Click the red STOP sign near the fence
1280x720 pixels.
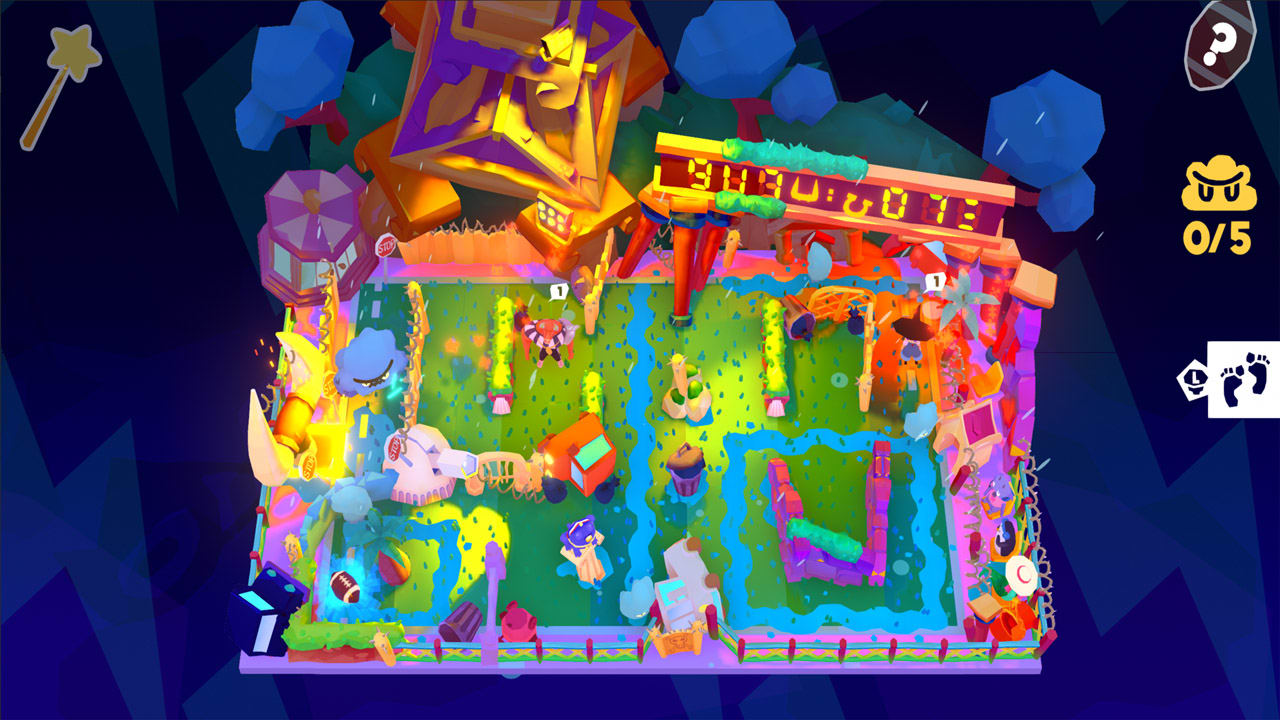[x=386, y=245]
